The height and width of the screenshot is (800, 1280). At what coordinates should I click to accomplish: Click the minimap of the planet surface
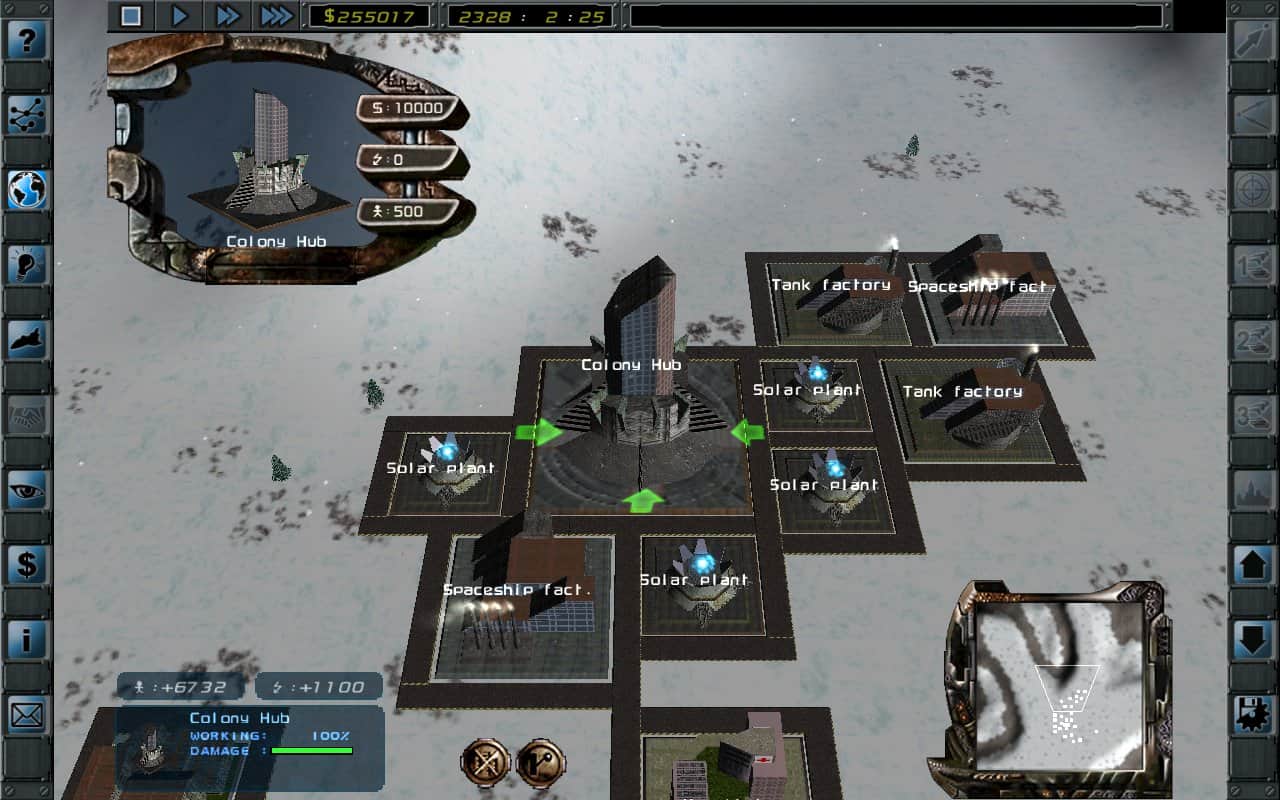coord(1058,685)
